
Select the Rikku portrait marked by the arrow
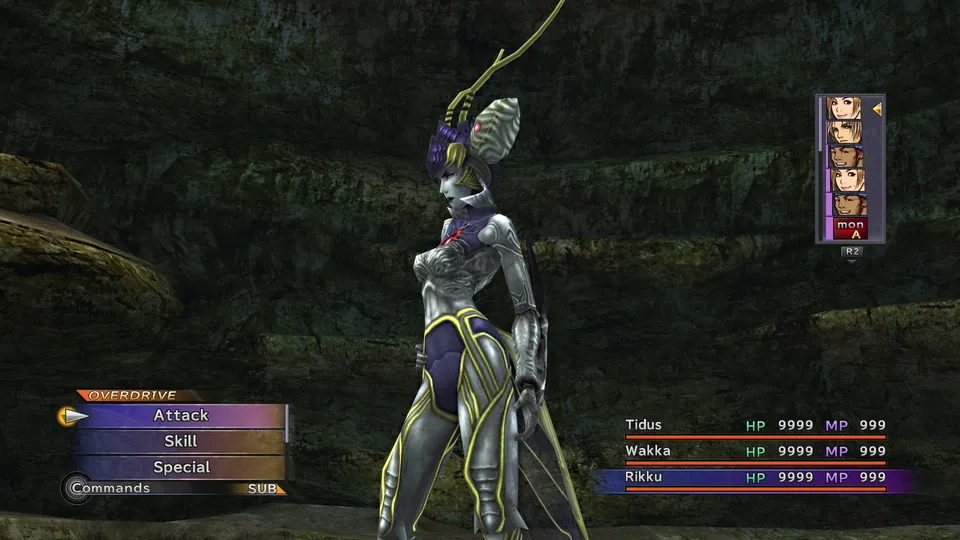click(x=845, y=108)
